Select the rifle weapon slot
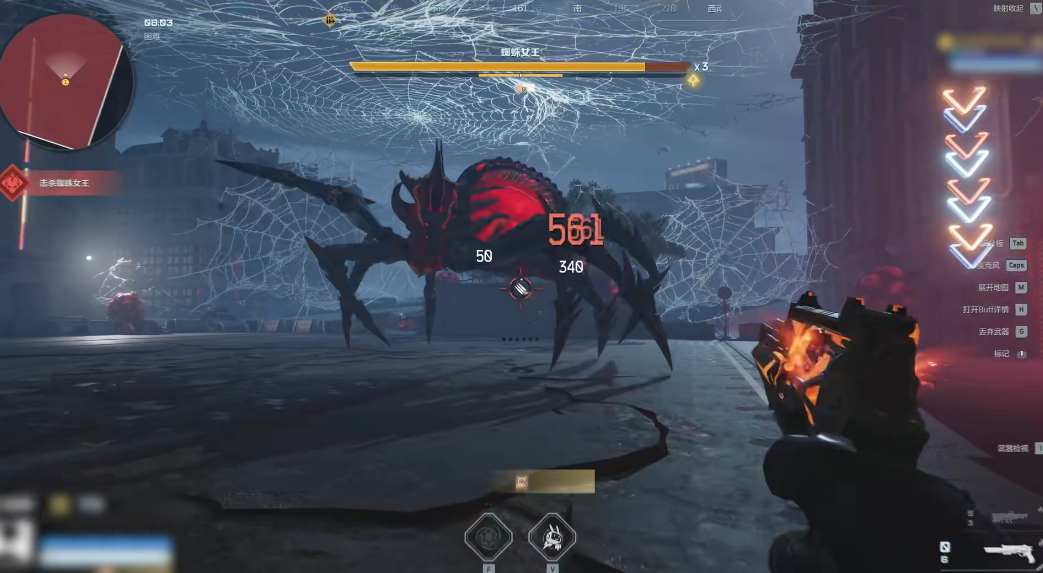Viewport: 1043px width, 573px height. click(x=1012, y=517)
